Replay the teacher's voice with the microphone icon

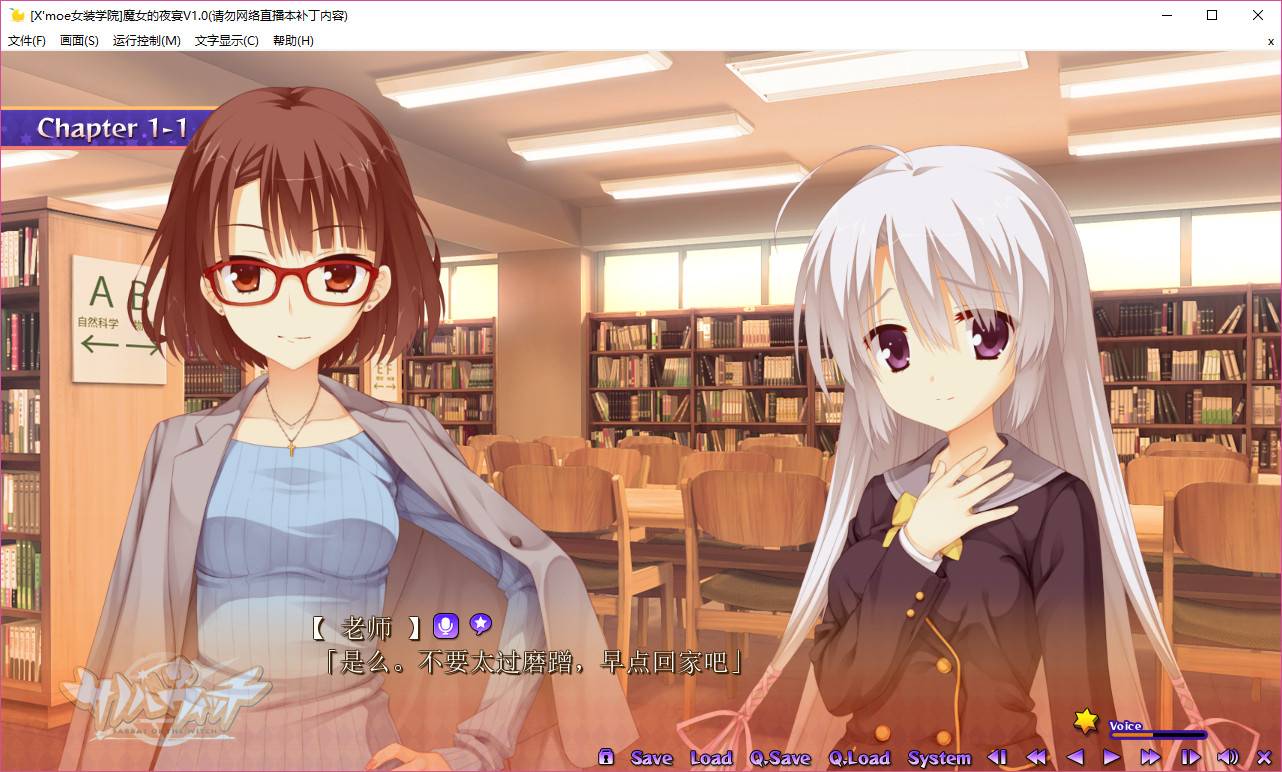[x=445, y=626]
